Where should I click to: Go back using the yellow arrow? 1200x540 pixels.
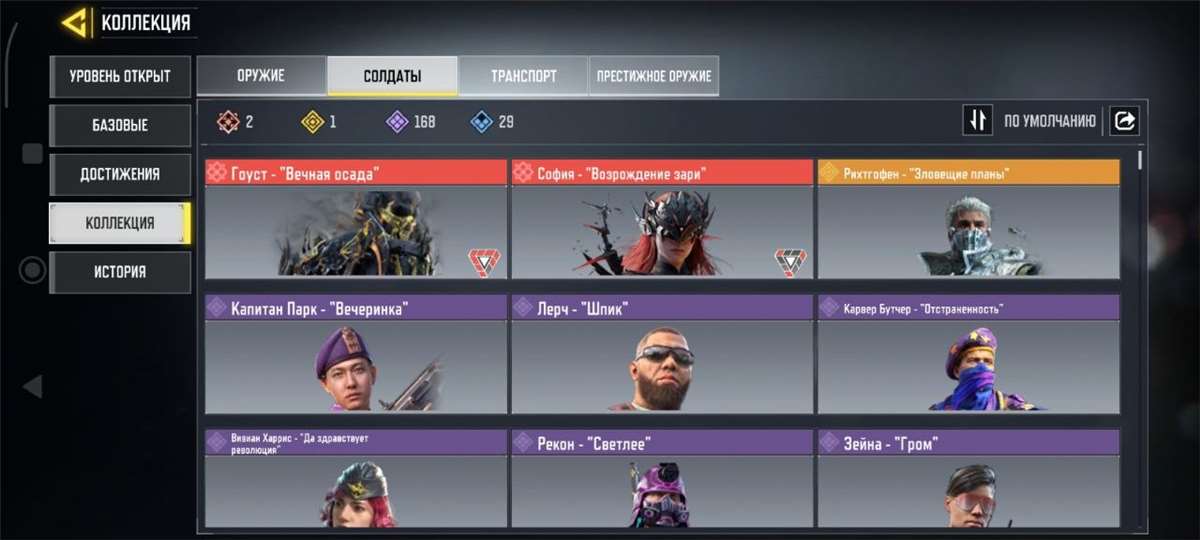click(76, 22)
